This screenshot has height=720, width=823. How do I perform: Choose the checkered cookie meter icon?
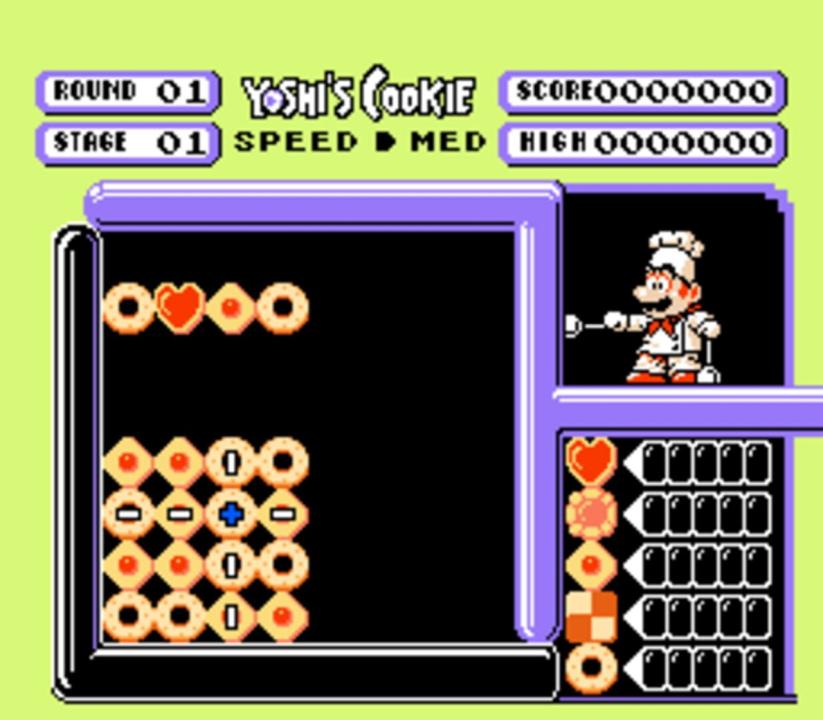591,616
